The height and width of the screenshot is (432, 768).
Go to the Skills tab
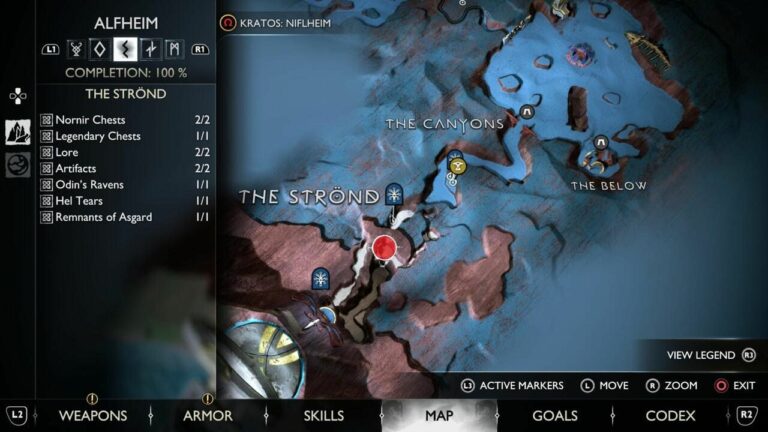coord(323,415)
